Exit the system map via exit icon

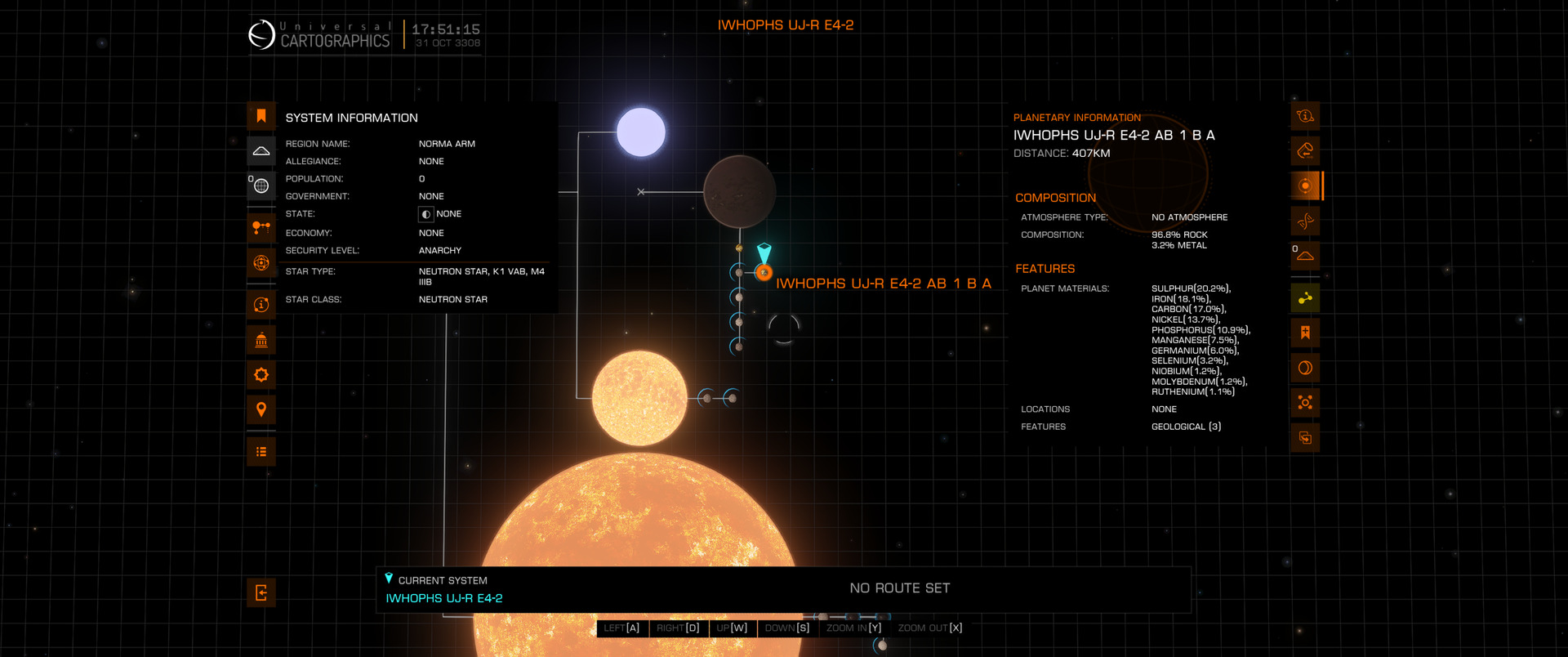click(x=261, y=593)
